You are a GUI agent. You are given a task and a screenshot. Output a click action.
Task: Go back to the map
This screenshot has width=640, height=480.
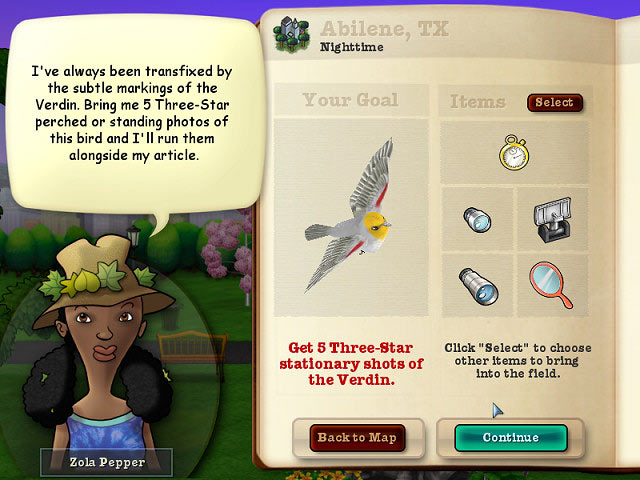(356, 437)
